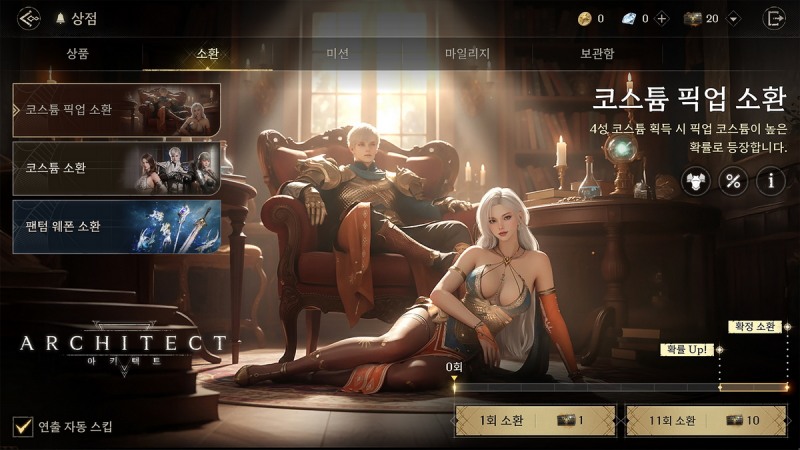Select the 코스튬 소환 banner
This screenshot has width=800, height=450.
(116, 167)
